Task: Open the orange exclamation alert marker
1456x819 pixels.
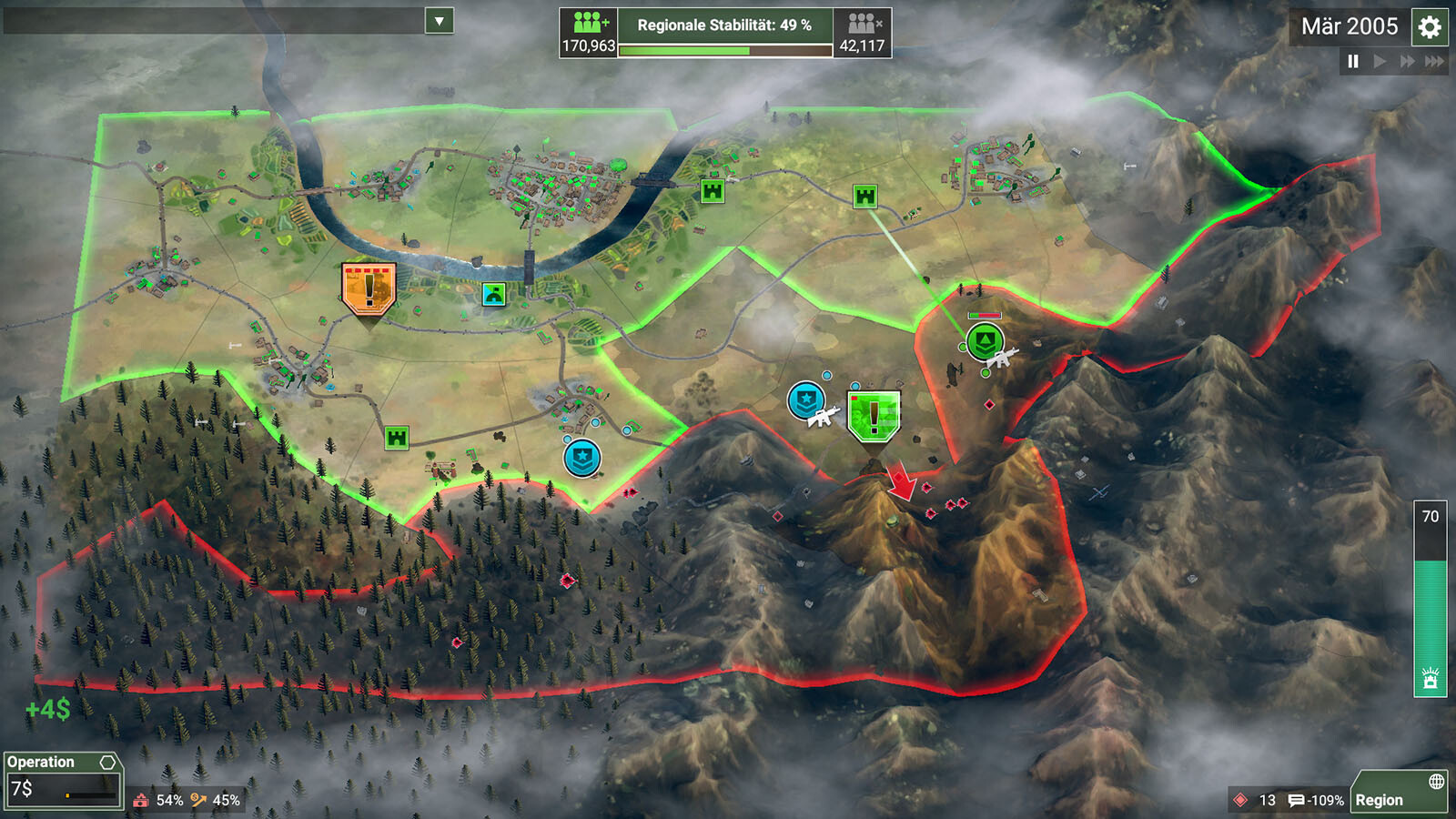Action: [x=369, y=289]
